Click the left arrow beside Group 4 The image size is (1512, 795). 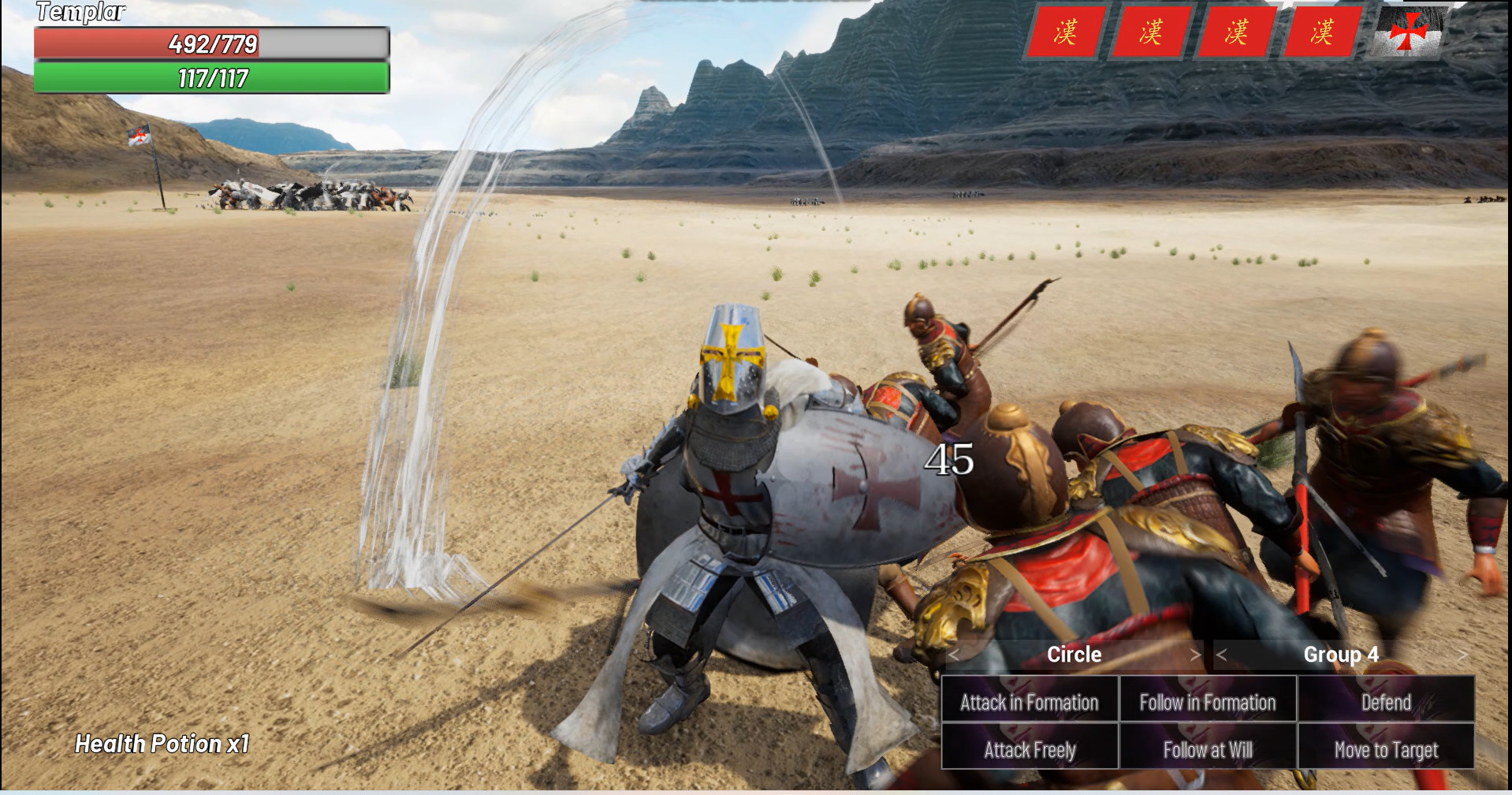tap(1221, 655)
